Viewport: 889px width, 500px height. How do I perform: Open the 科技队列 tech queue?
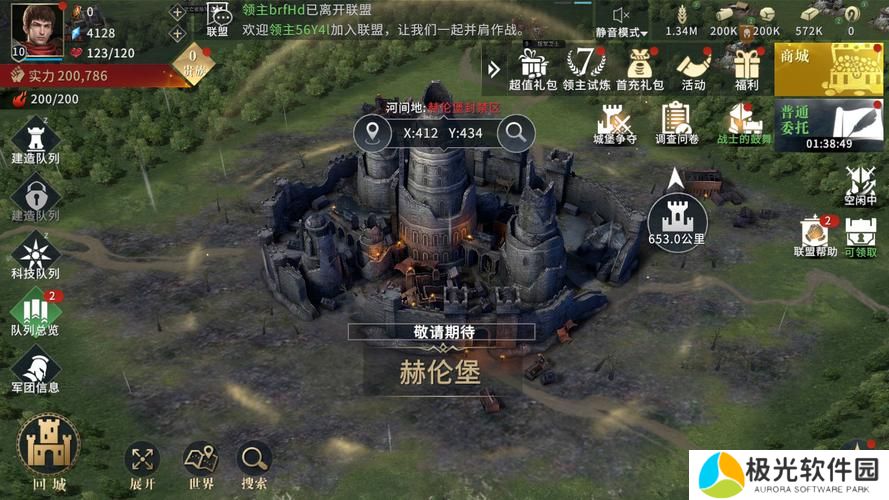[35, 254]
